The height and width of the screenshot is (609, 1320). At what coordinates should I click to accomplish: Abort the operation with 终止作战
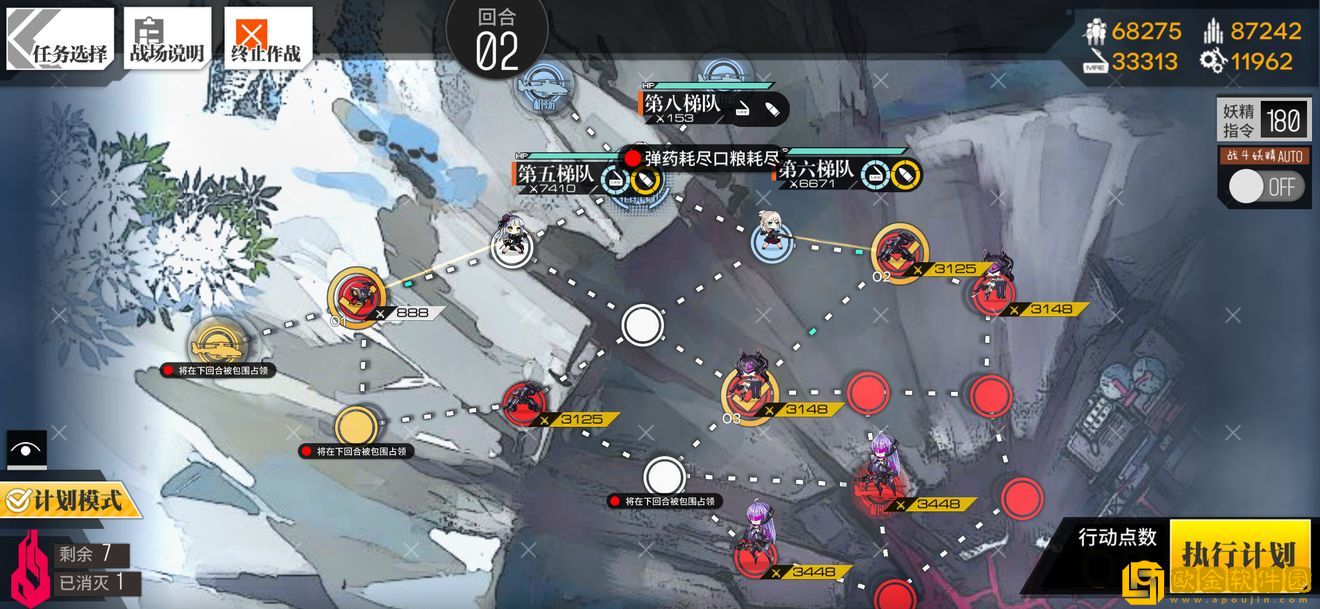tap(267, 39)
